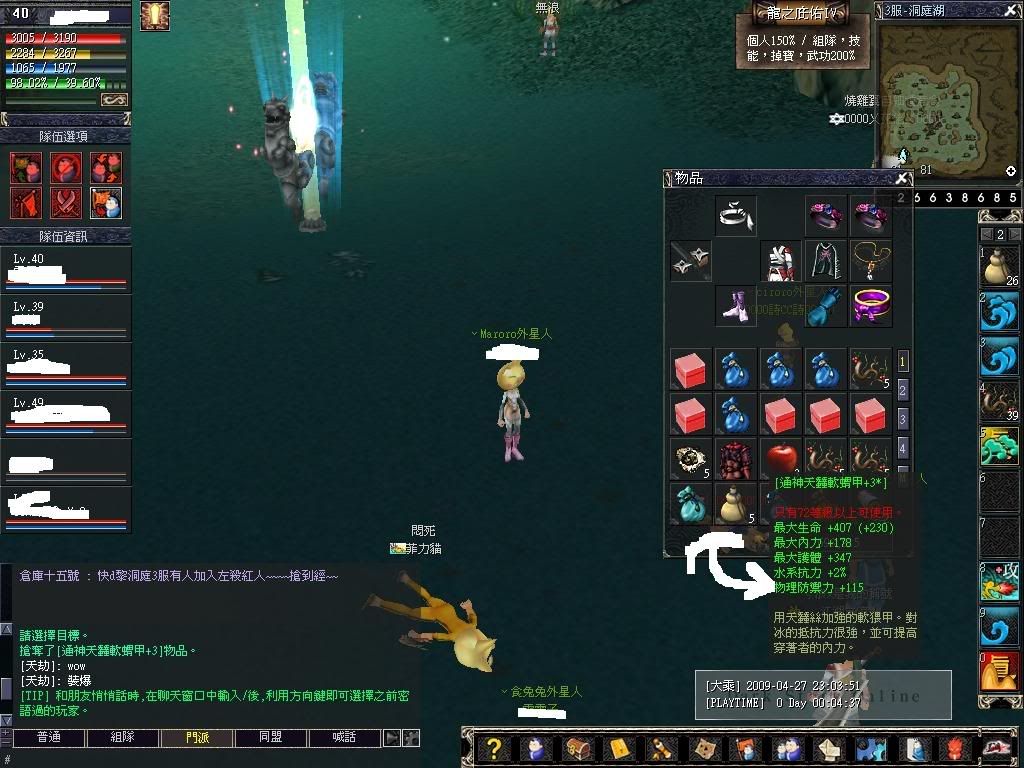
Task: Switch to inventory page 2 tab
Action: click(903, 390)
